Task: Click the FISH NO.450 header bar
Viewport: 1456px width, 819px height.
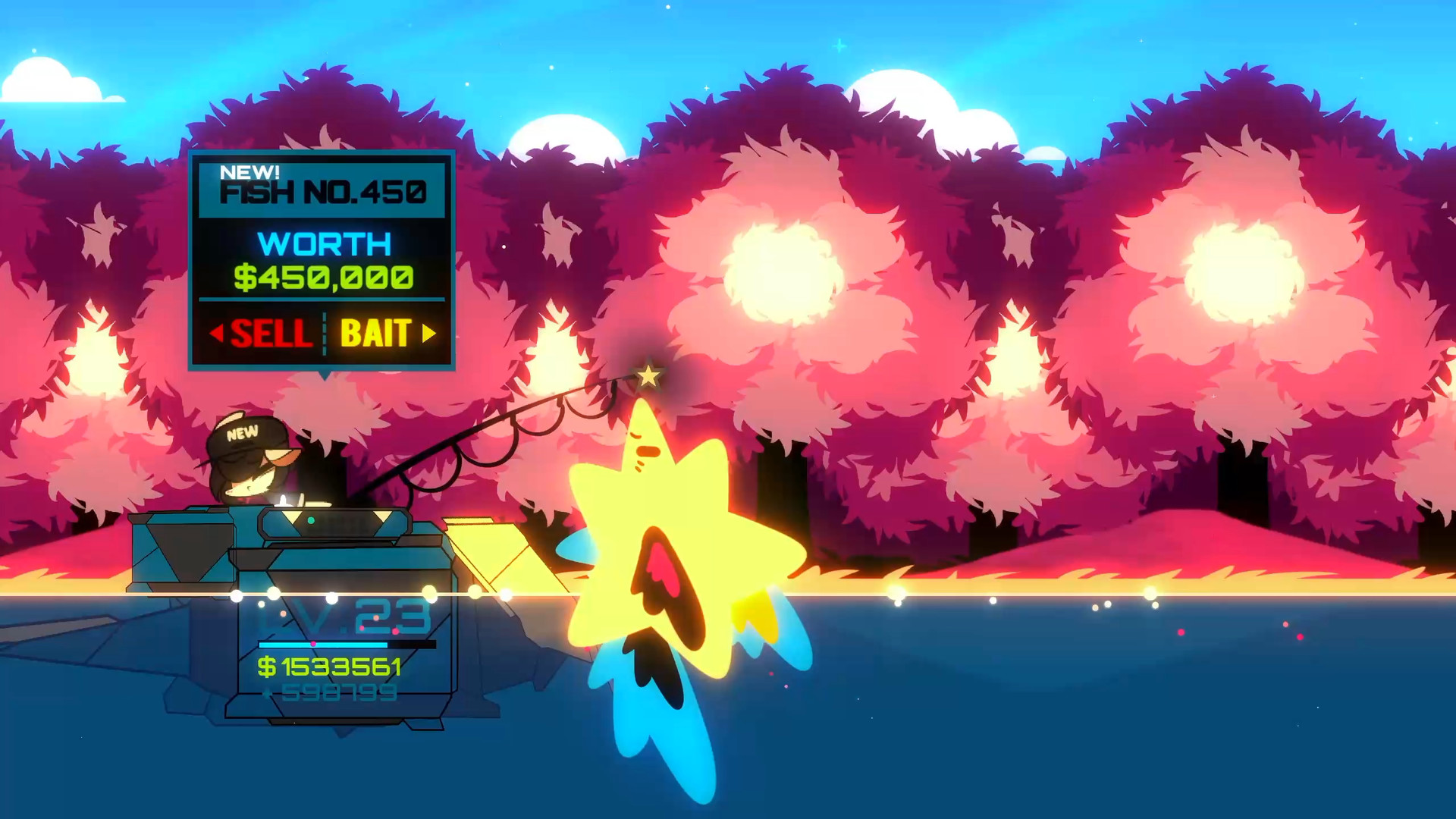Action: coord(322,193)
